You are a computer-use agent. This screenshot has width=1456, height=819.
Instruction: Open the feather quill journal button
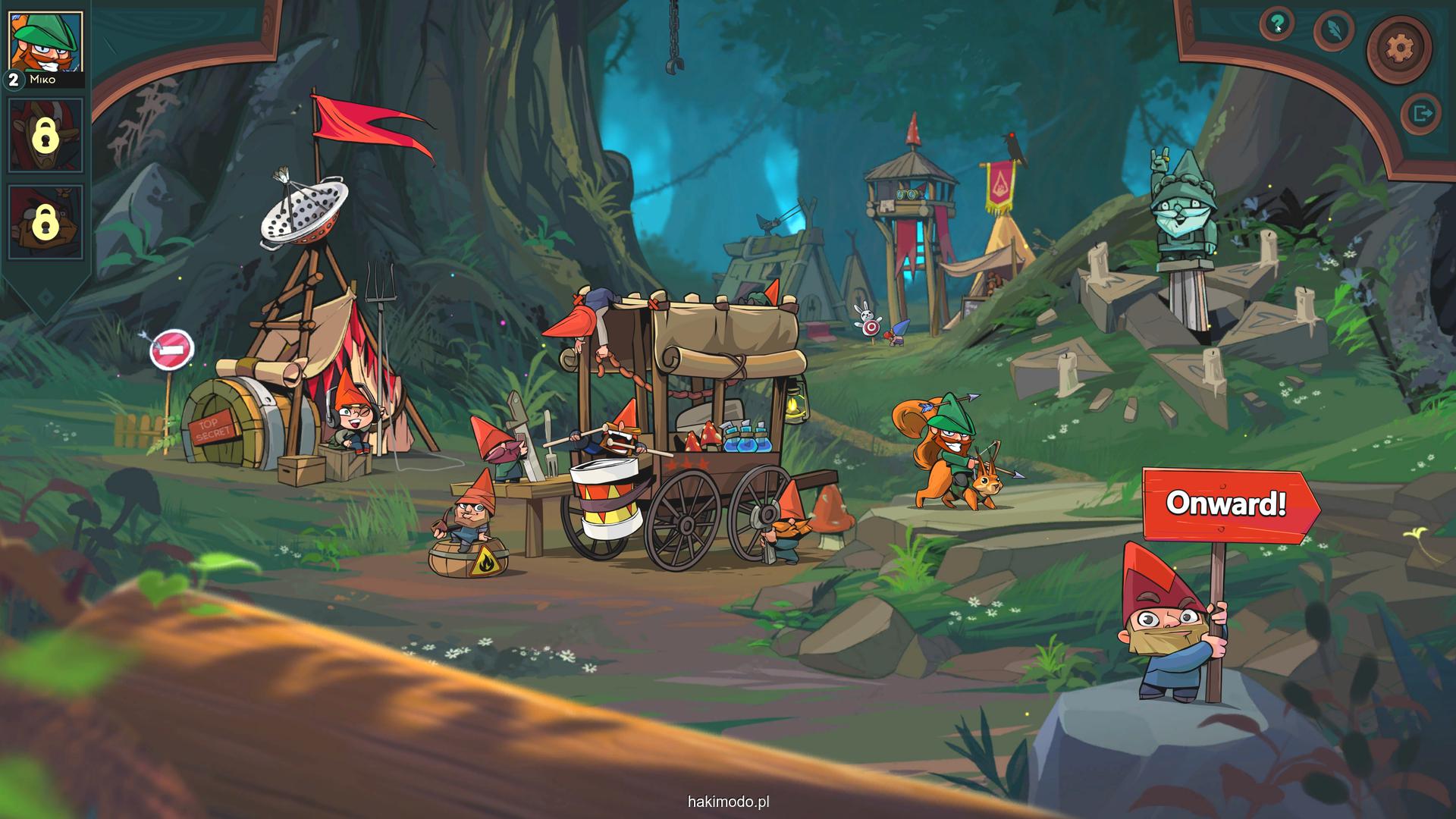pos(1334,30)
